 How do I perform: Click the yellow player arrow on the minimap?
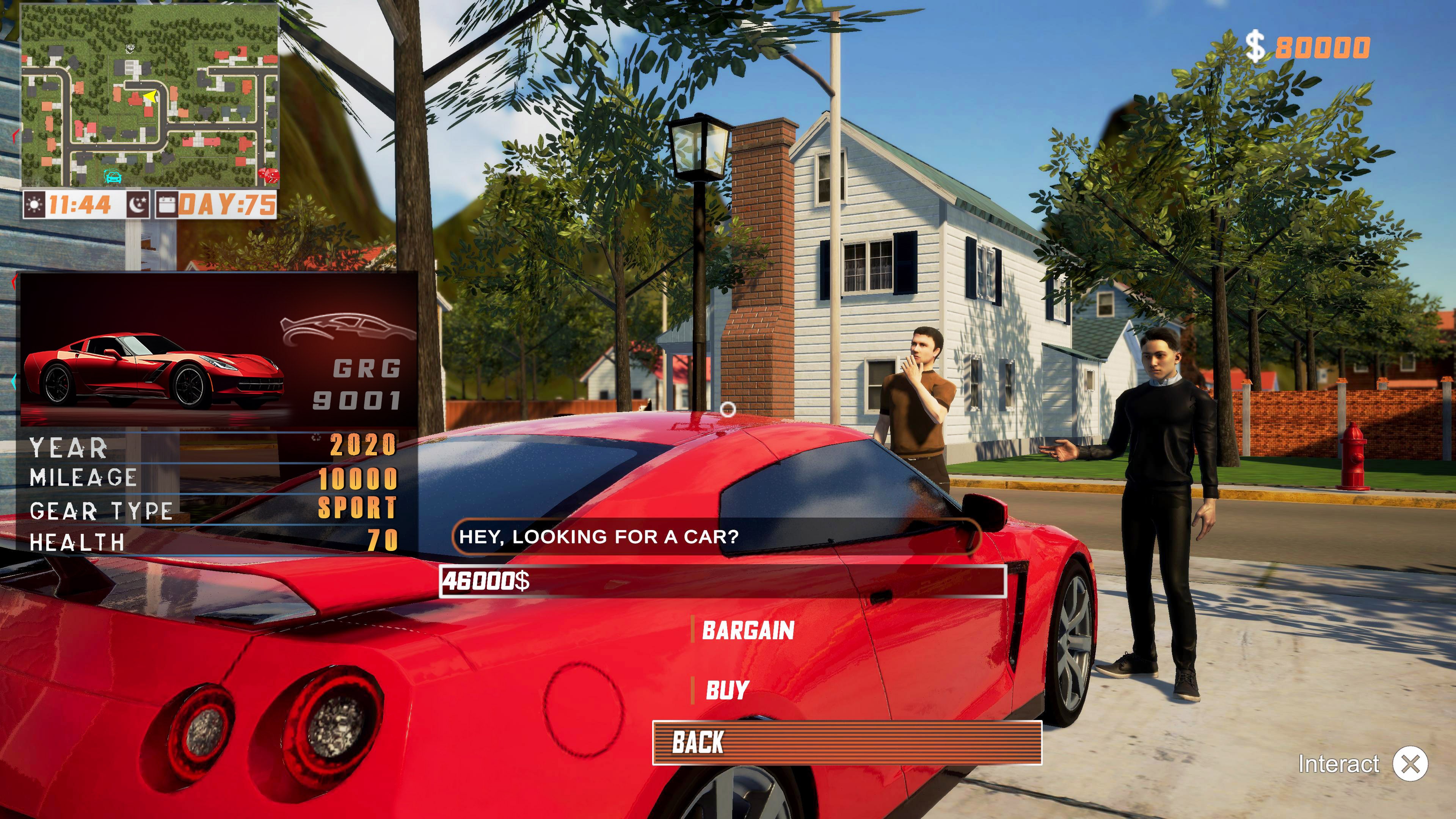click(x=151, y=97)
